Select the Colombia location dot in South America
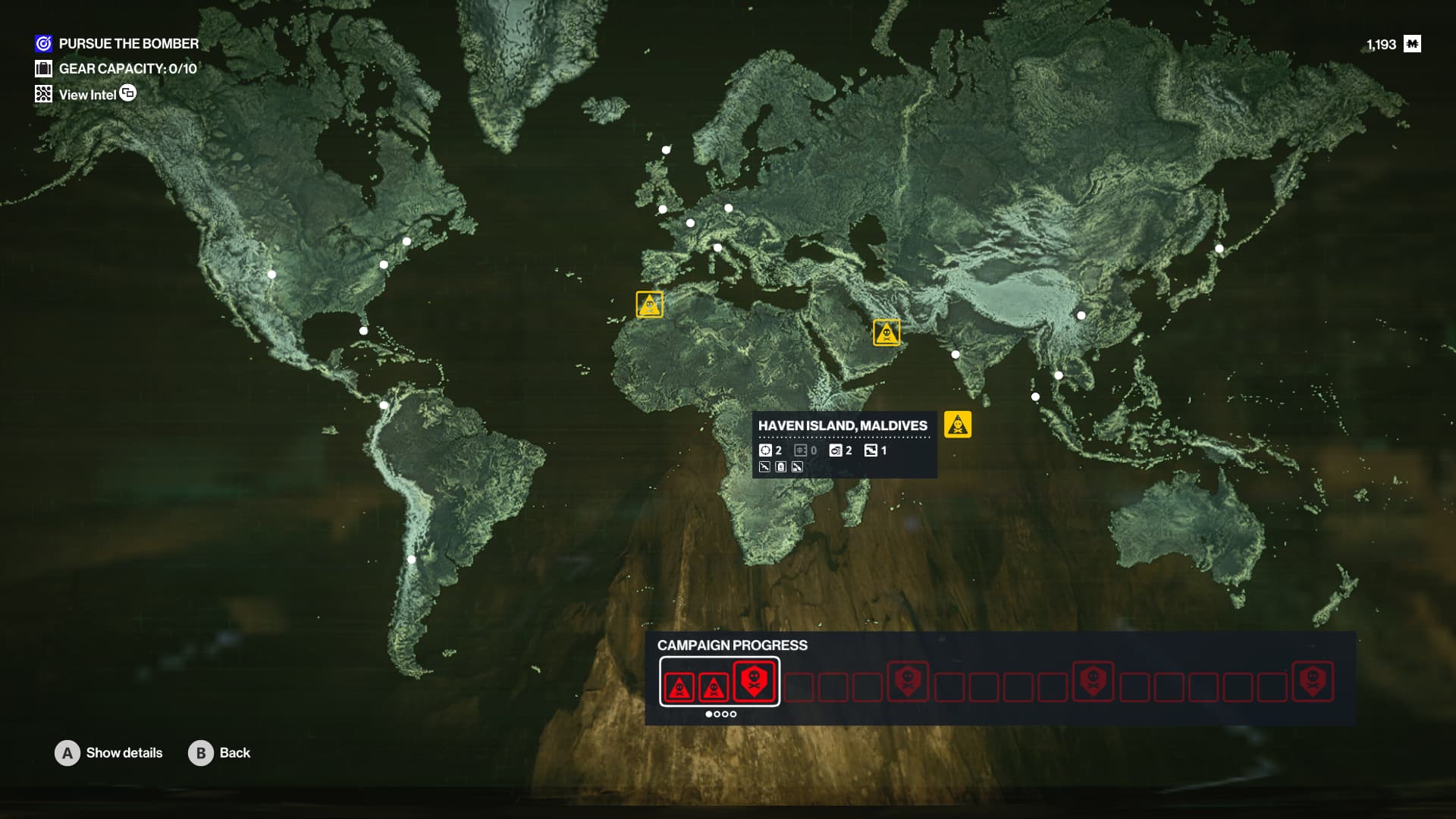This screenshot has width=1456, height=819. 384,406
